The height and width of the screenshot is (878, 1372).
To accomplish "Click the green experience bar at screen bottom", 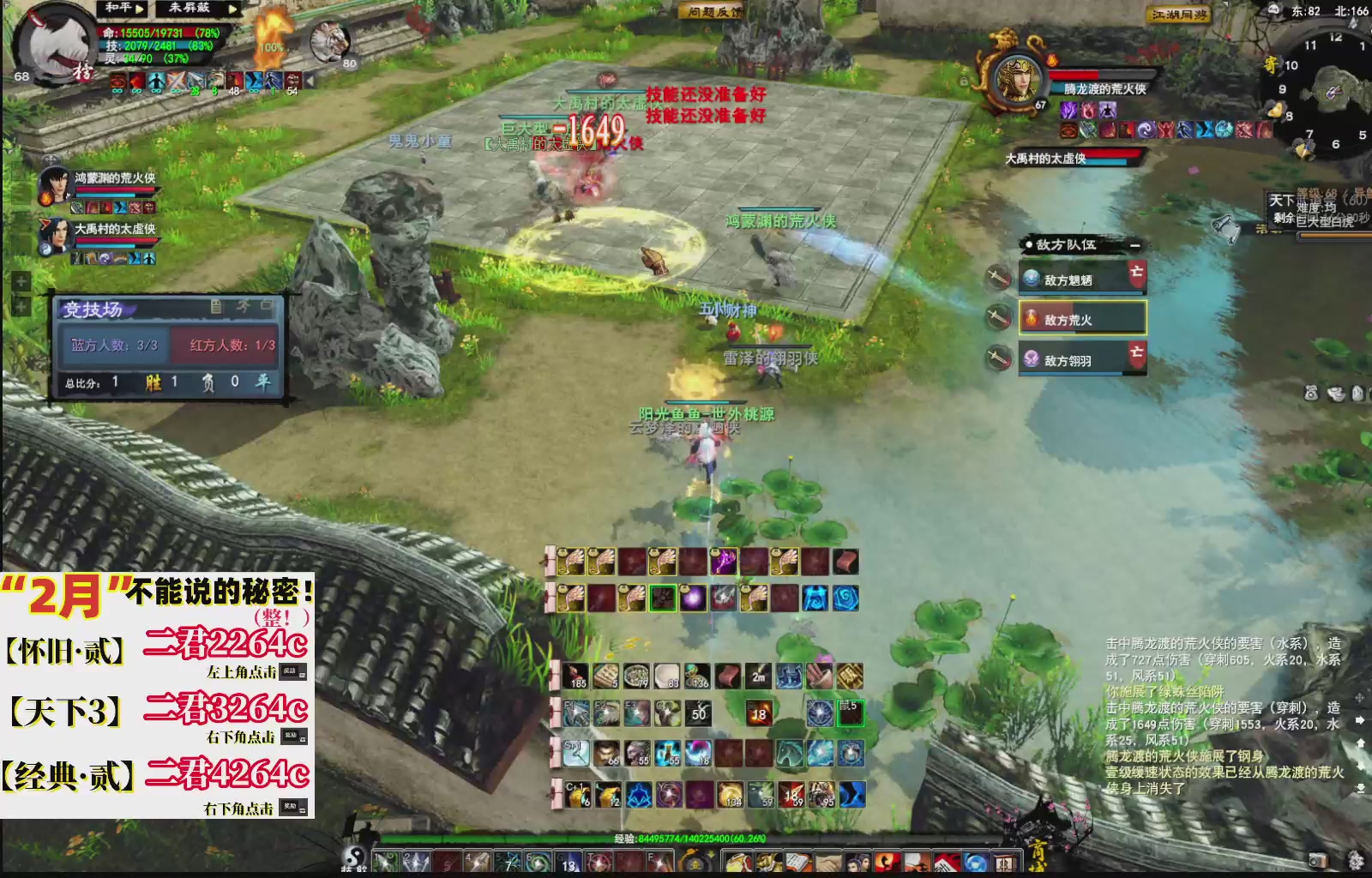I will point(600,839).
